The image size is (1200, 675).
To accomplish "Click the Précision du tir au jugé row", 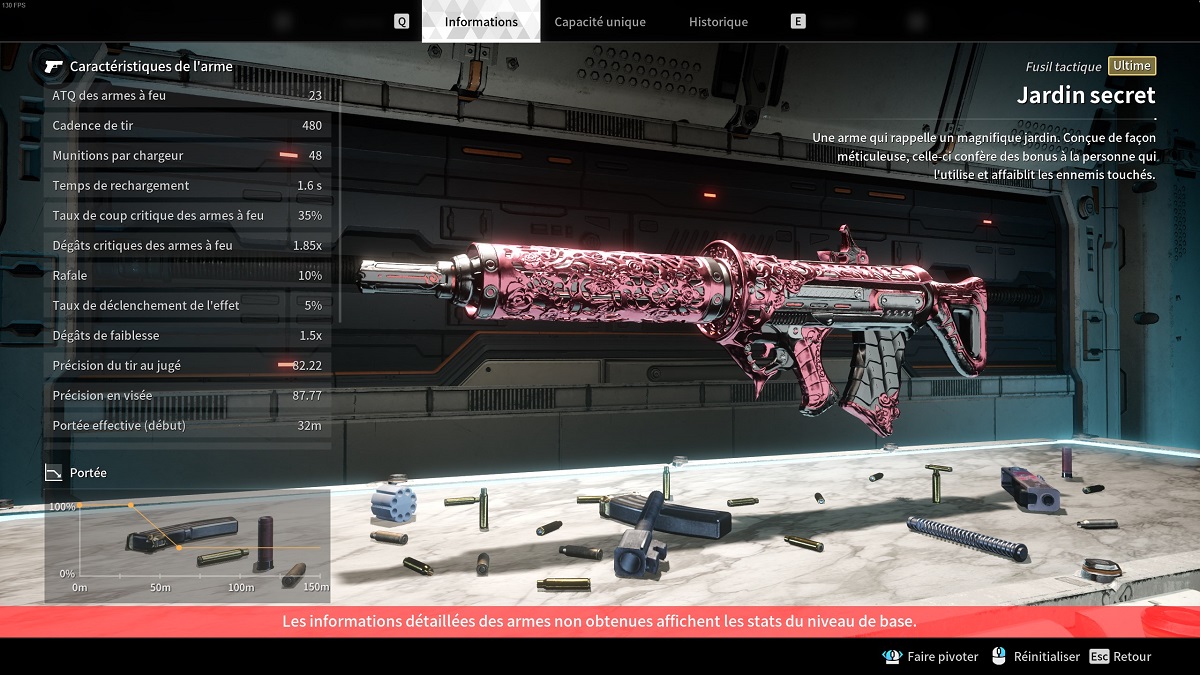I will click(187, 365).
